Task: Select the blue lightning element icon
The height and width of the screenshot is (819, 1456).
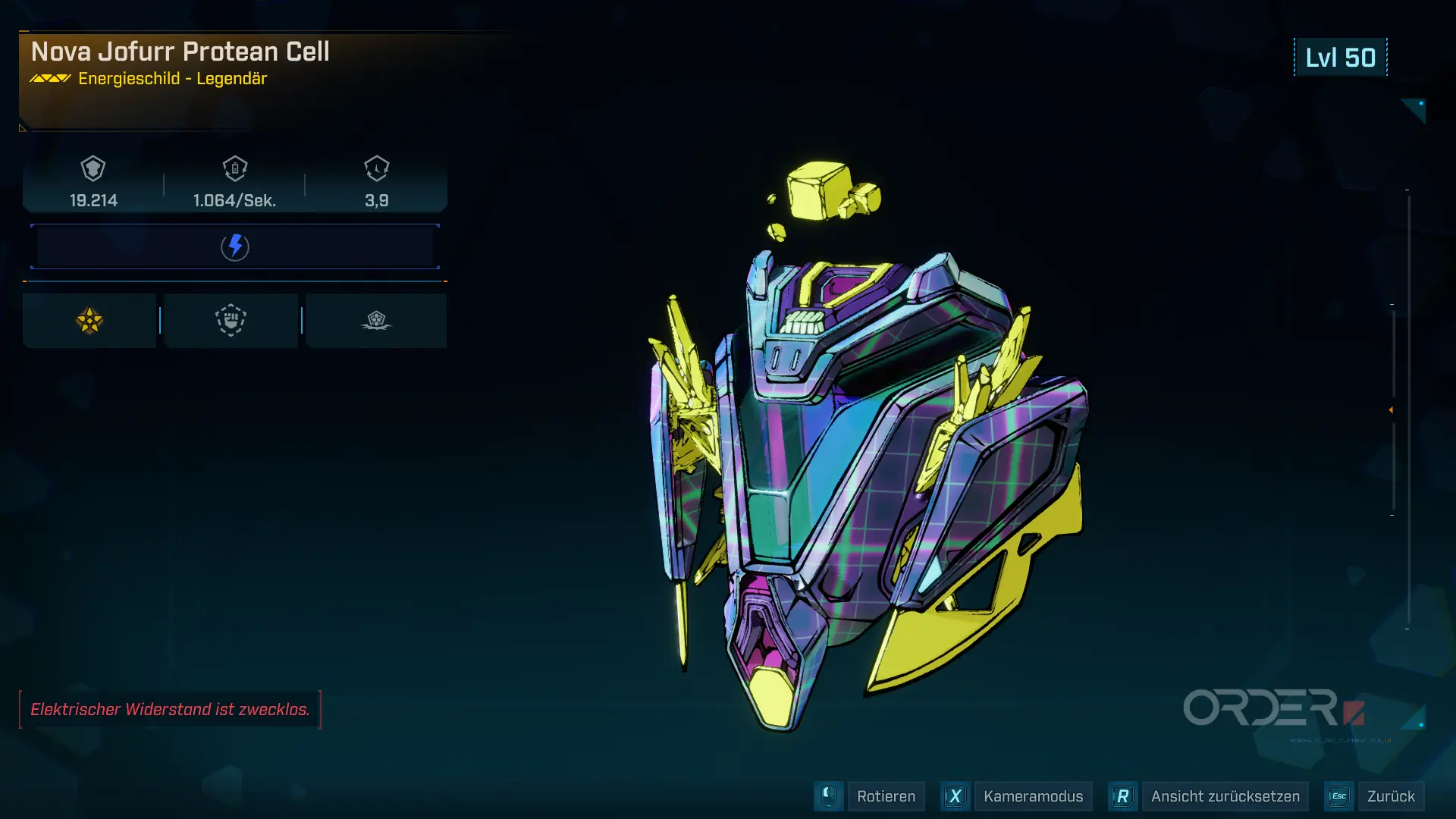Action: (235, 246)
